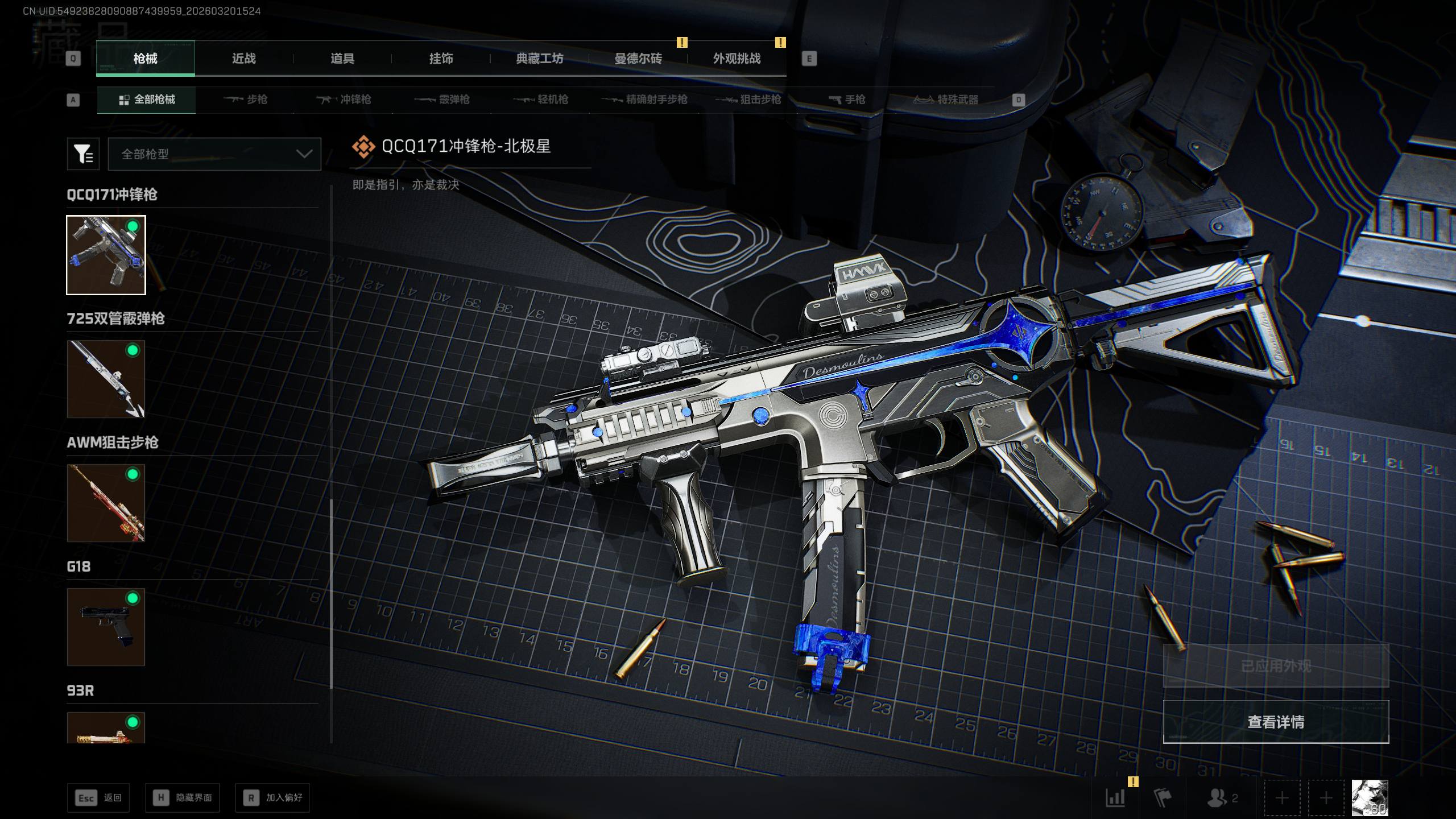Screen dimensions: 1456x819
Task: Filter by 狙击步枪 sniper rifles
Action: pyautogui.click(x=748, y=100)
